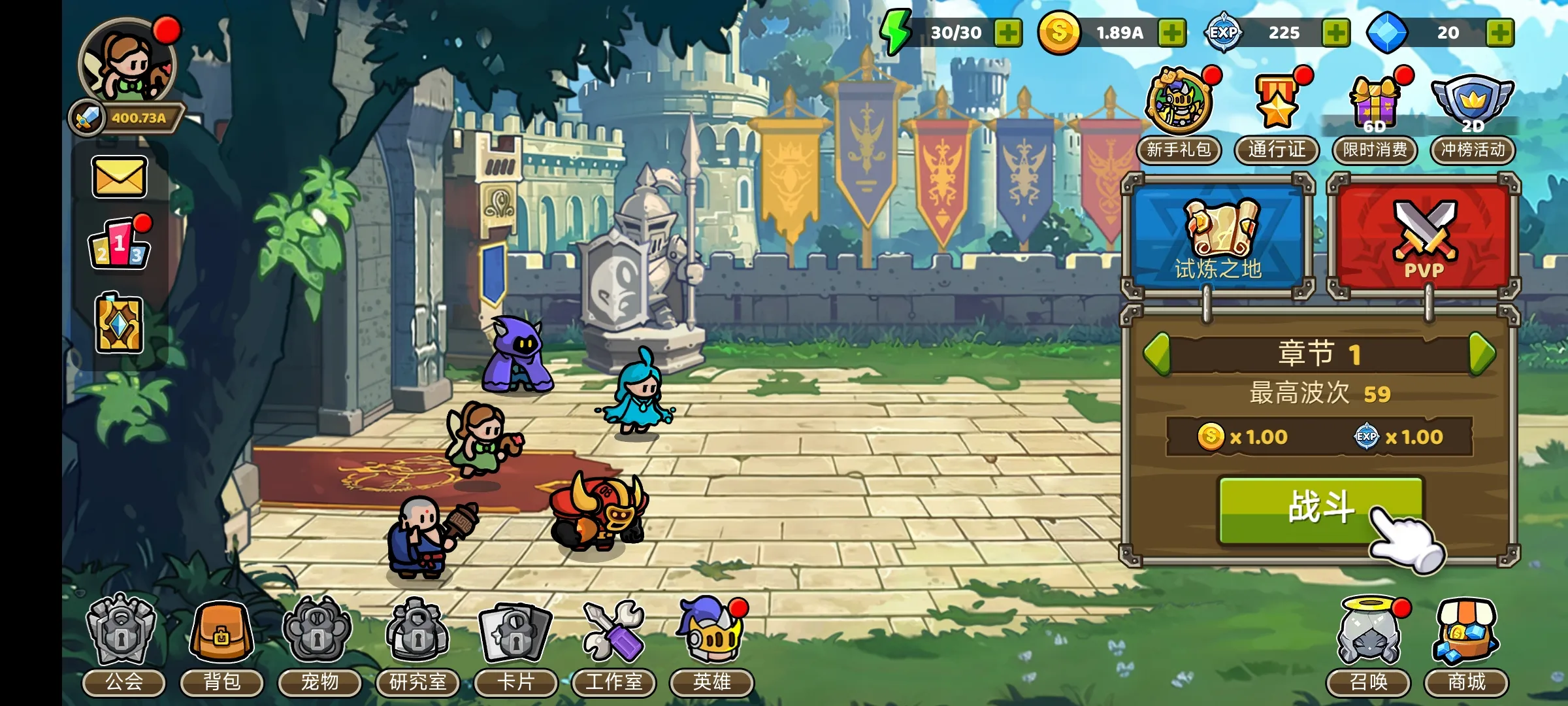1568x706 pixels.
Task: Go to the next chapter with the right arrow
Action: pyautogui.click(x=1482, y=354)
